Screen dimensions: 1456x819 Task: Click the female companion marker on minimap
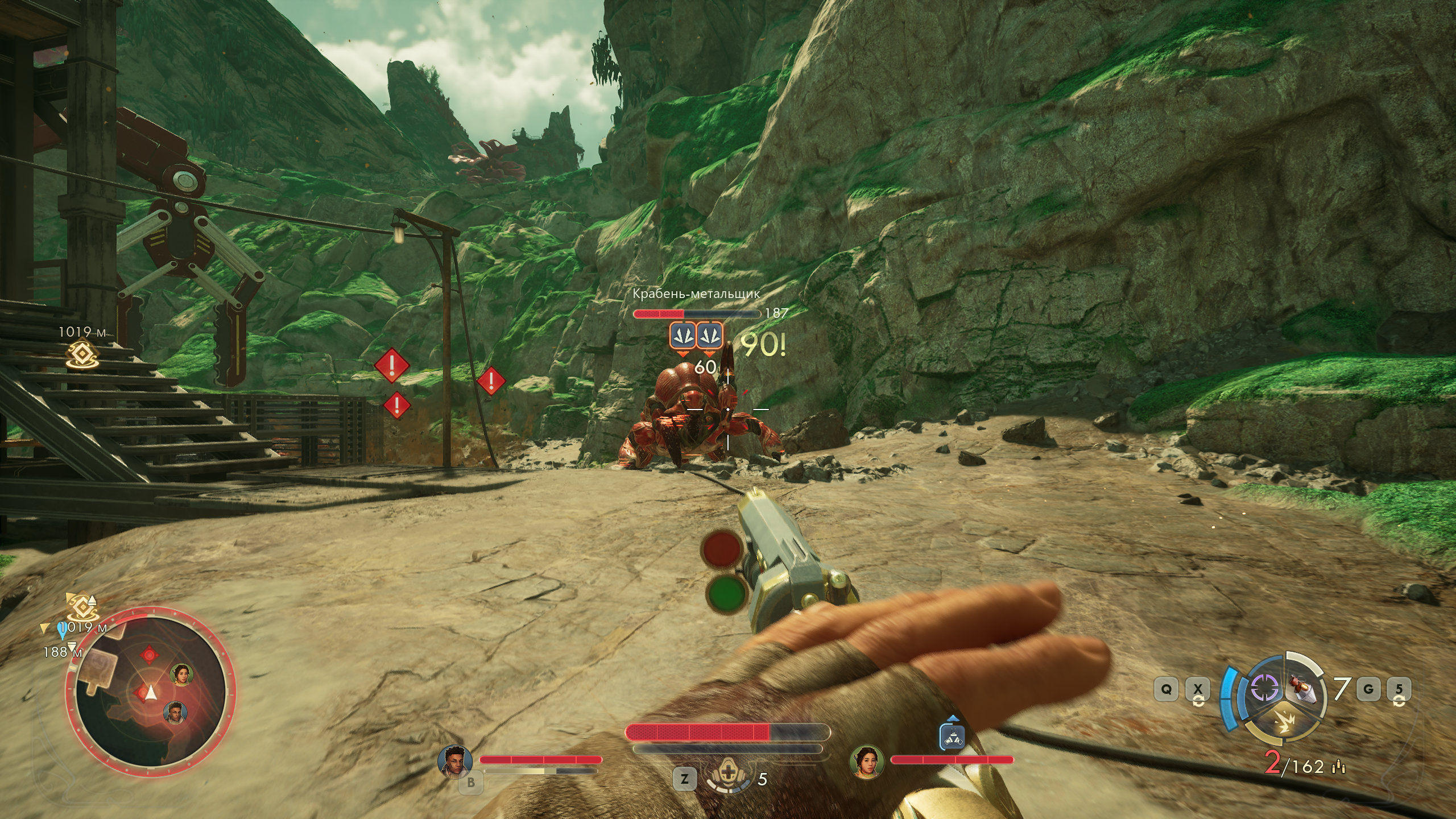[x=182, y=675]
